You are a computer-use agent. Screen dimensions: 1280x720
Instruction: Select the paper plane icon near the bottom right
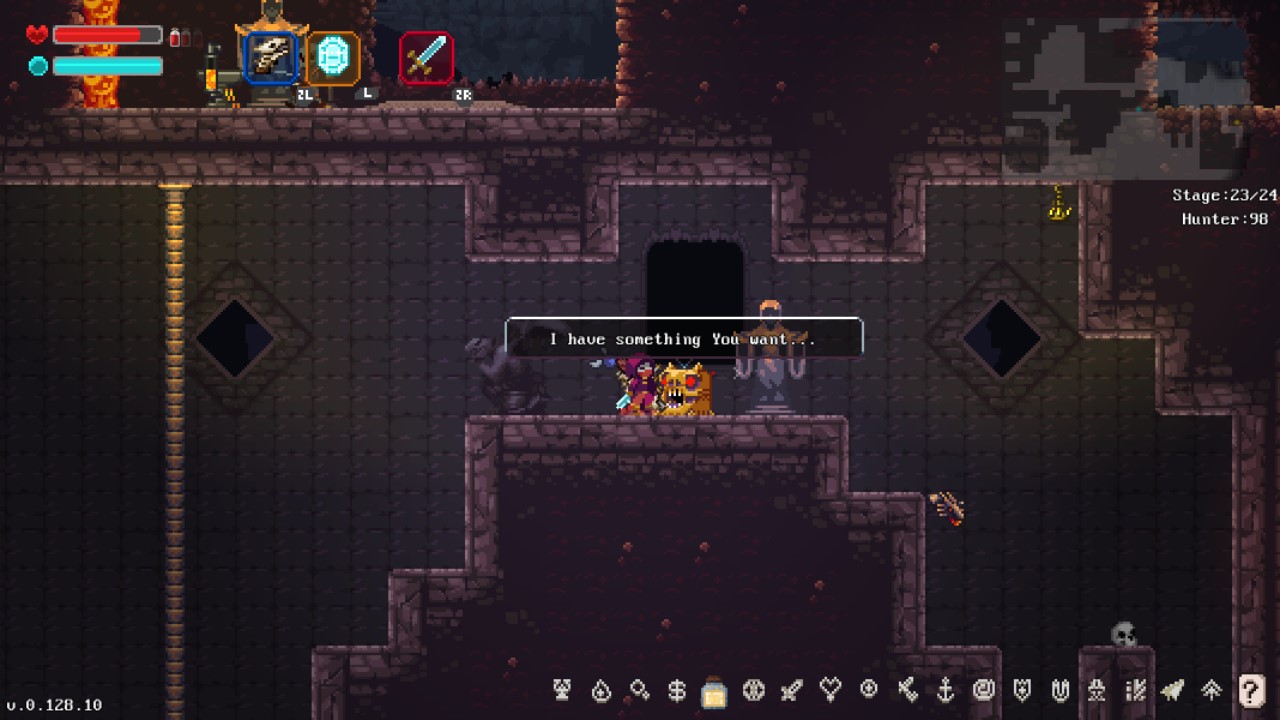(1172, 690)
